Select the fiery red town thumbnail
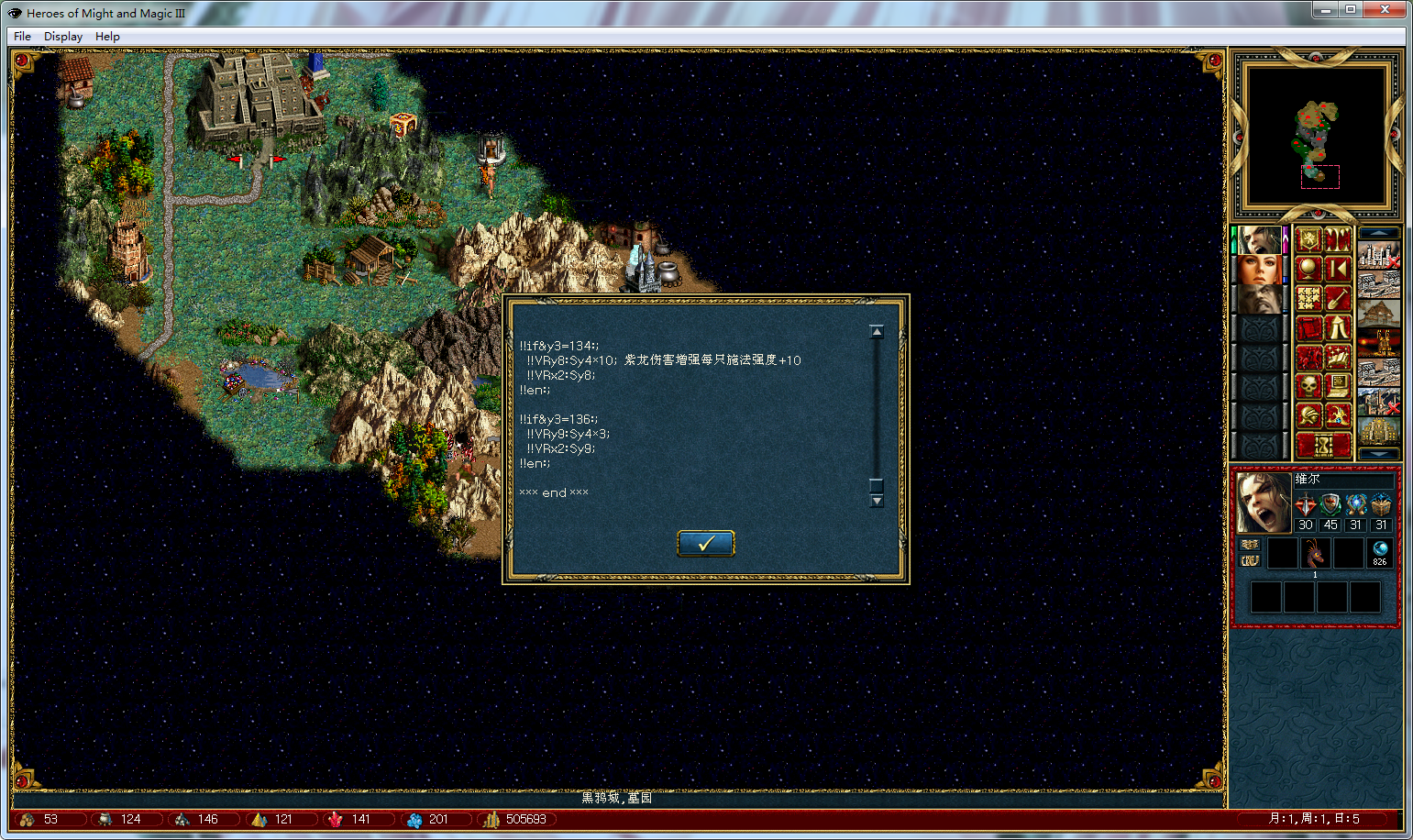This screenshot has width=1413, height=840. click(x=1379, y=343)
